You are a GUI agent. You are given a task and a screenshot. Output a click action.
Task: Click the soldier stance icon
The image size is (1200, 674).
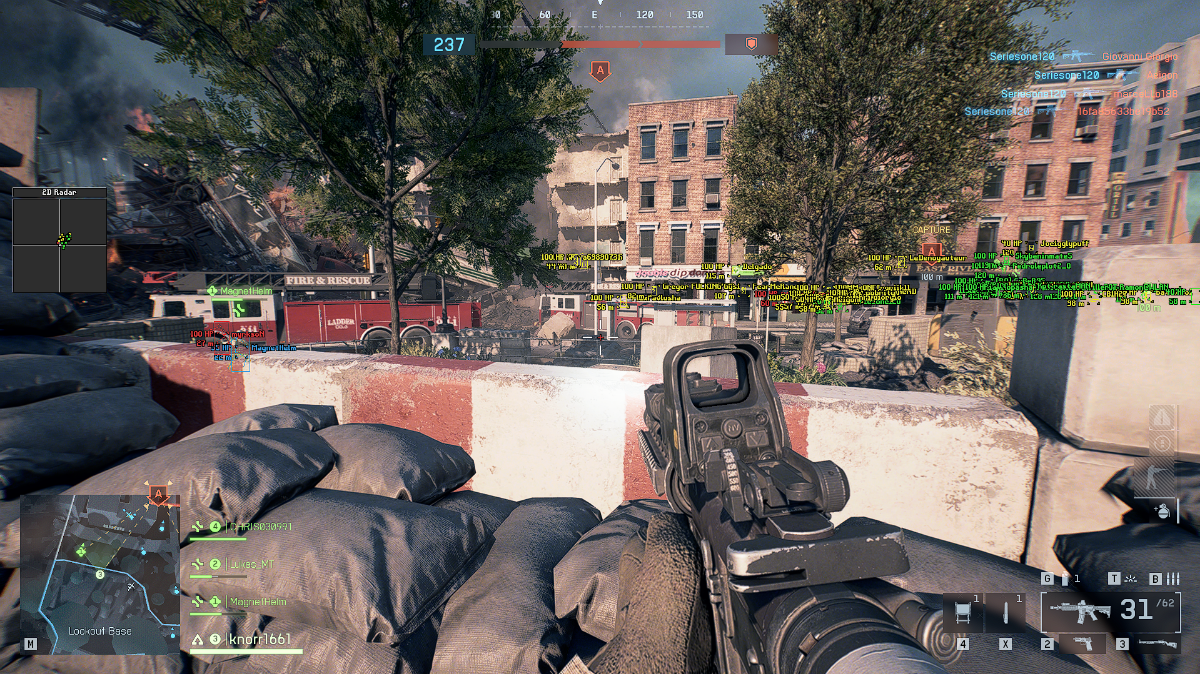(1161, 474)
